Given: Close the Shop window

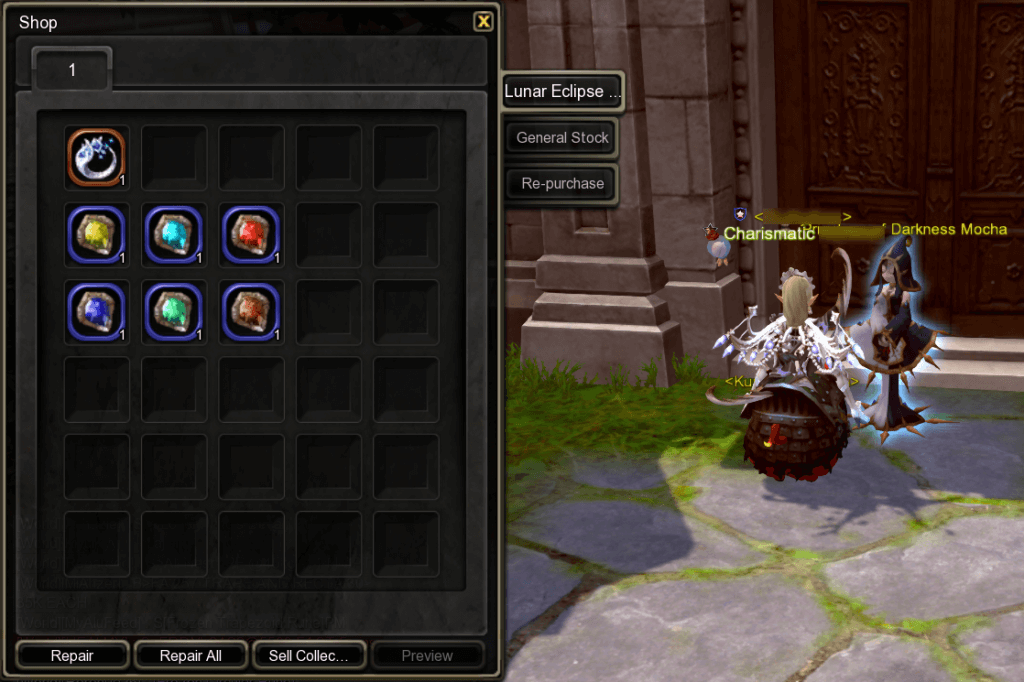Looking at the screenshot, I should point(483,21).
